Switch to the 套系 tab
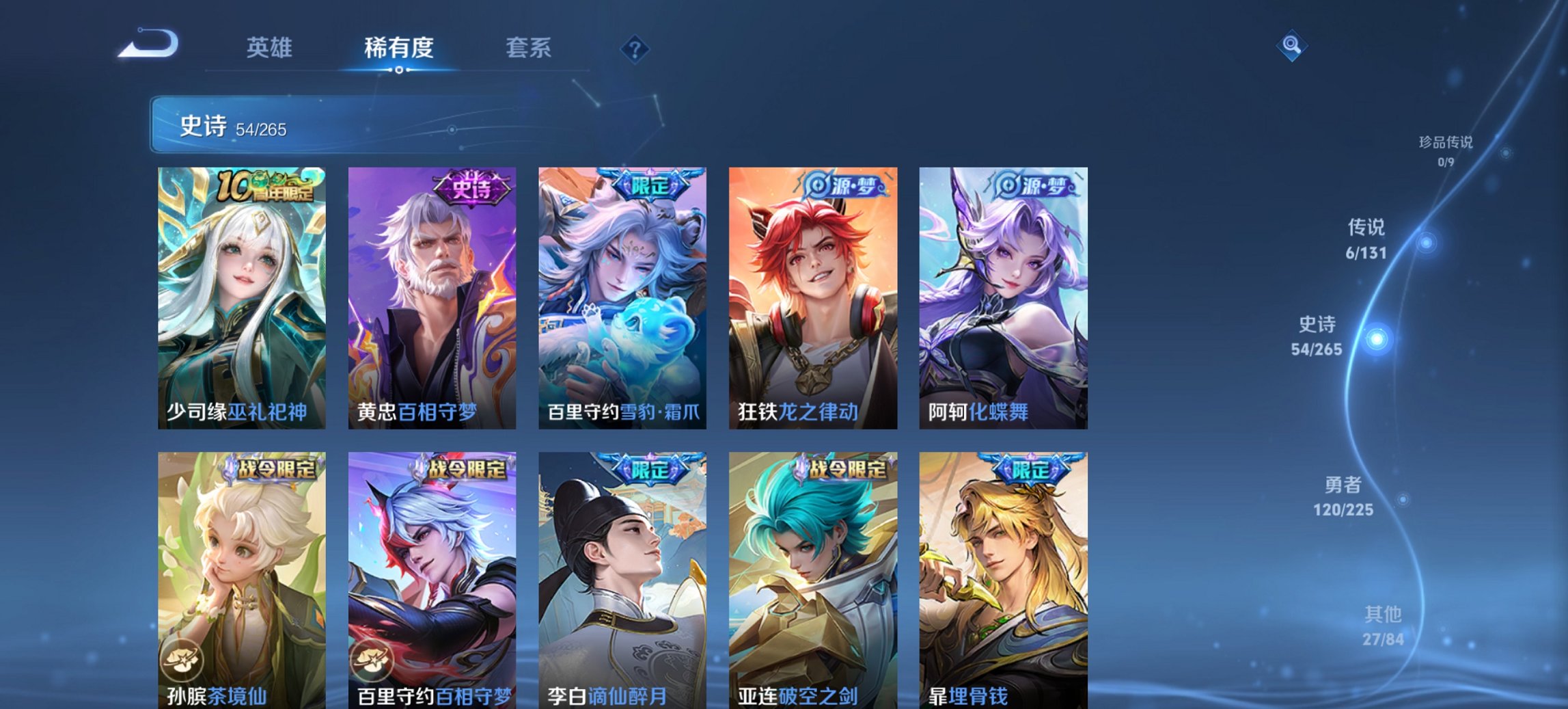This screenshot has width=1568, height=709. click(529, 48)
